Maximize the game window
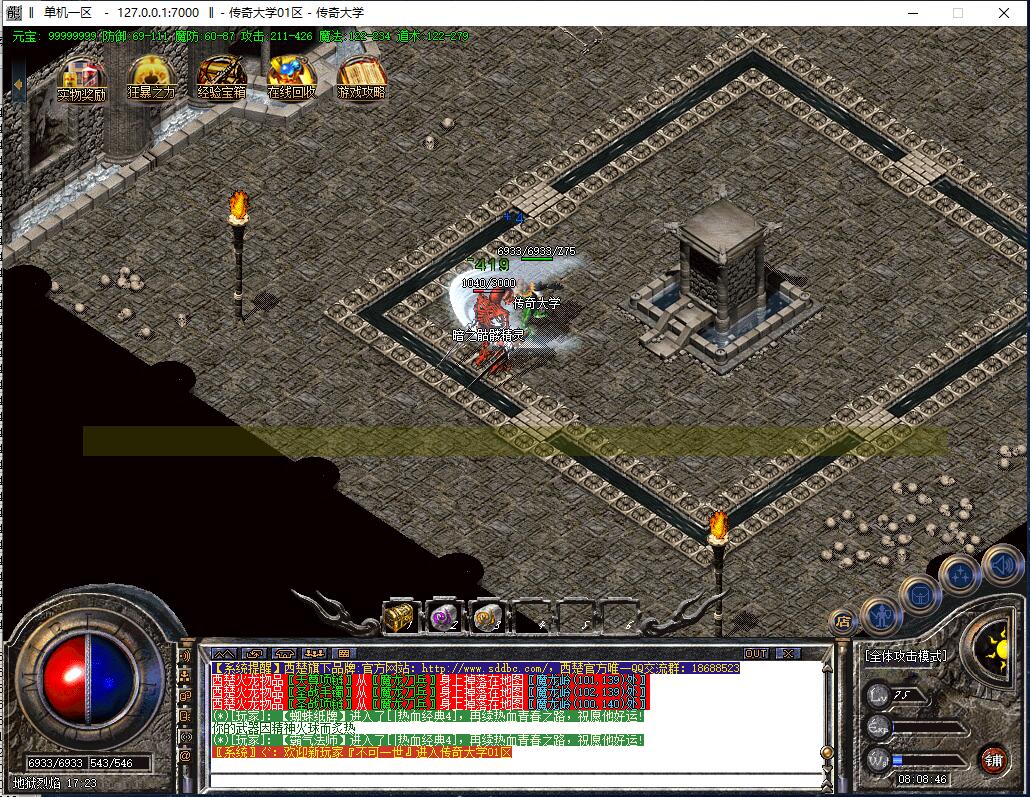 [957, 13]
